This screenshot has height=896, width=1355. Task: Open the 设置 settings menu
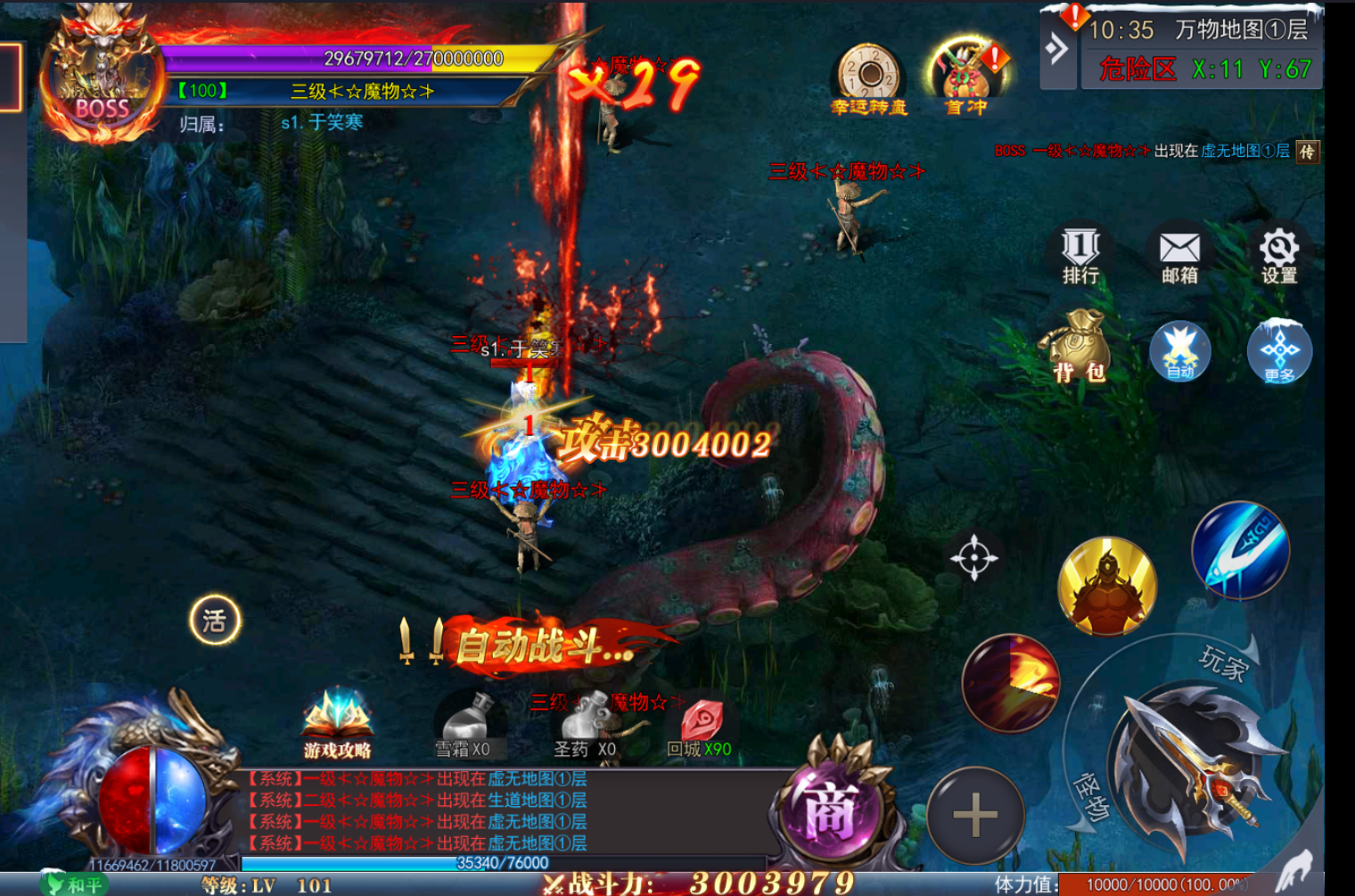pyautogui.click(x=1278, y=253)
